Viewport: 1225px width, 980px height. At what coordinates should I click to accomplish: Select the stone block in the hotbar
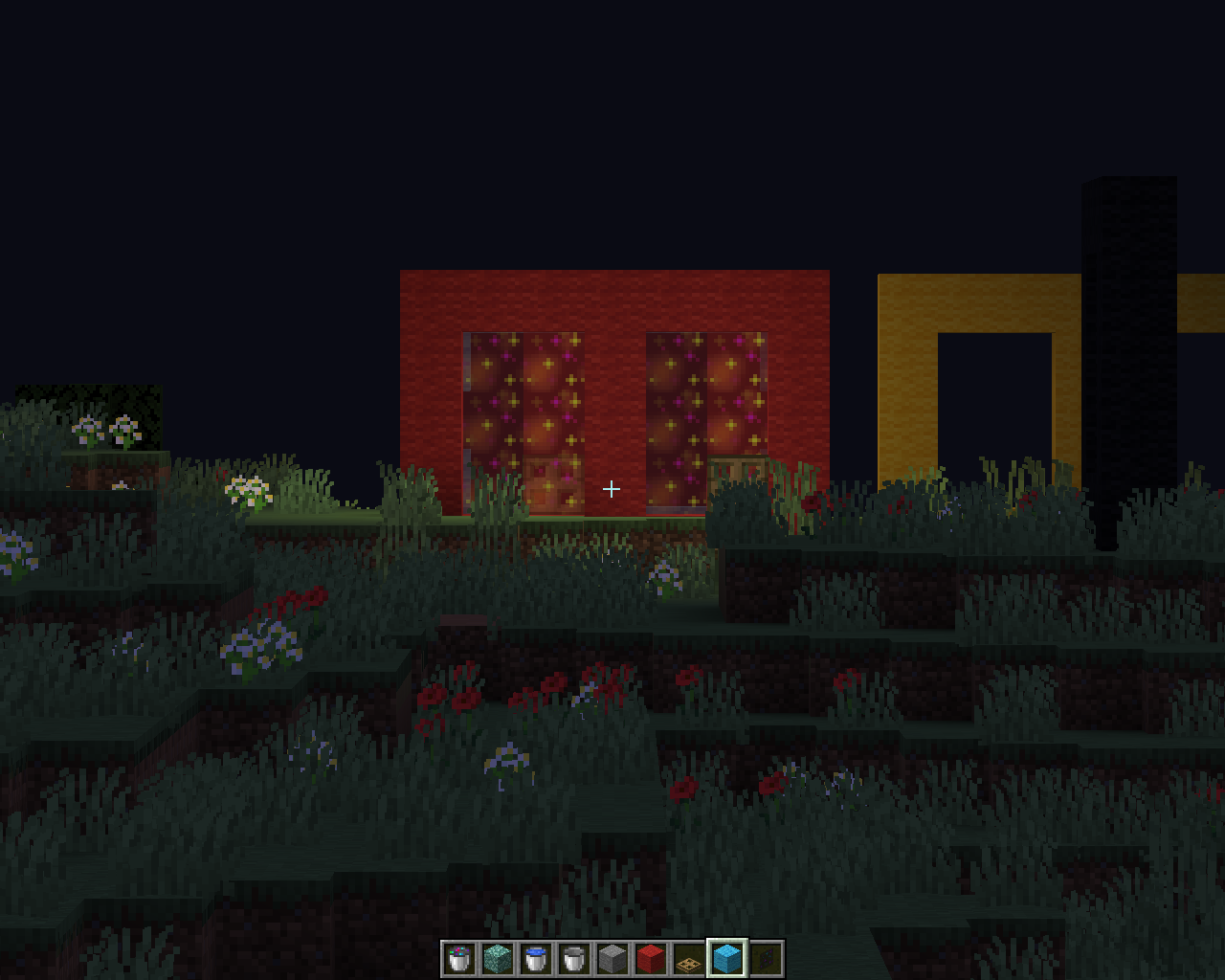coord(612,957)
